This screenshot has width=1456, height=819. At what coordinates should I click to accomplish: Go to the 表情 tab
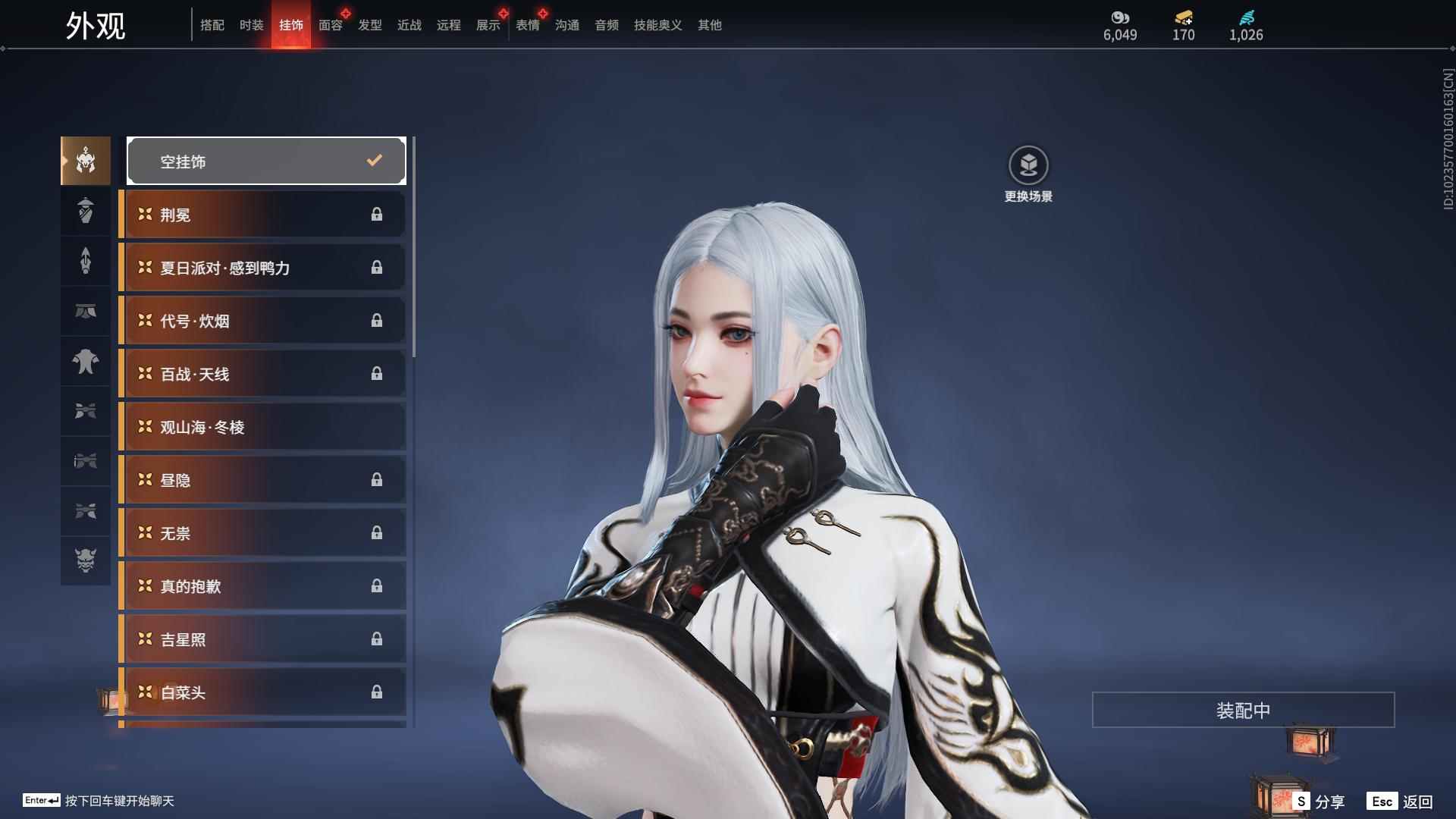pyautogui.click(x=528, y=25)
